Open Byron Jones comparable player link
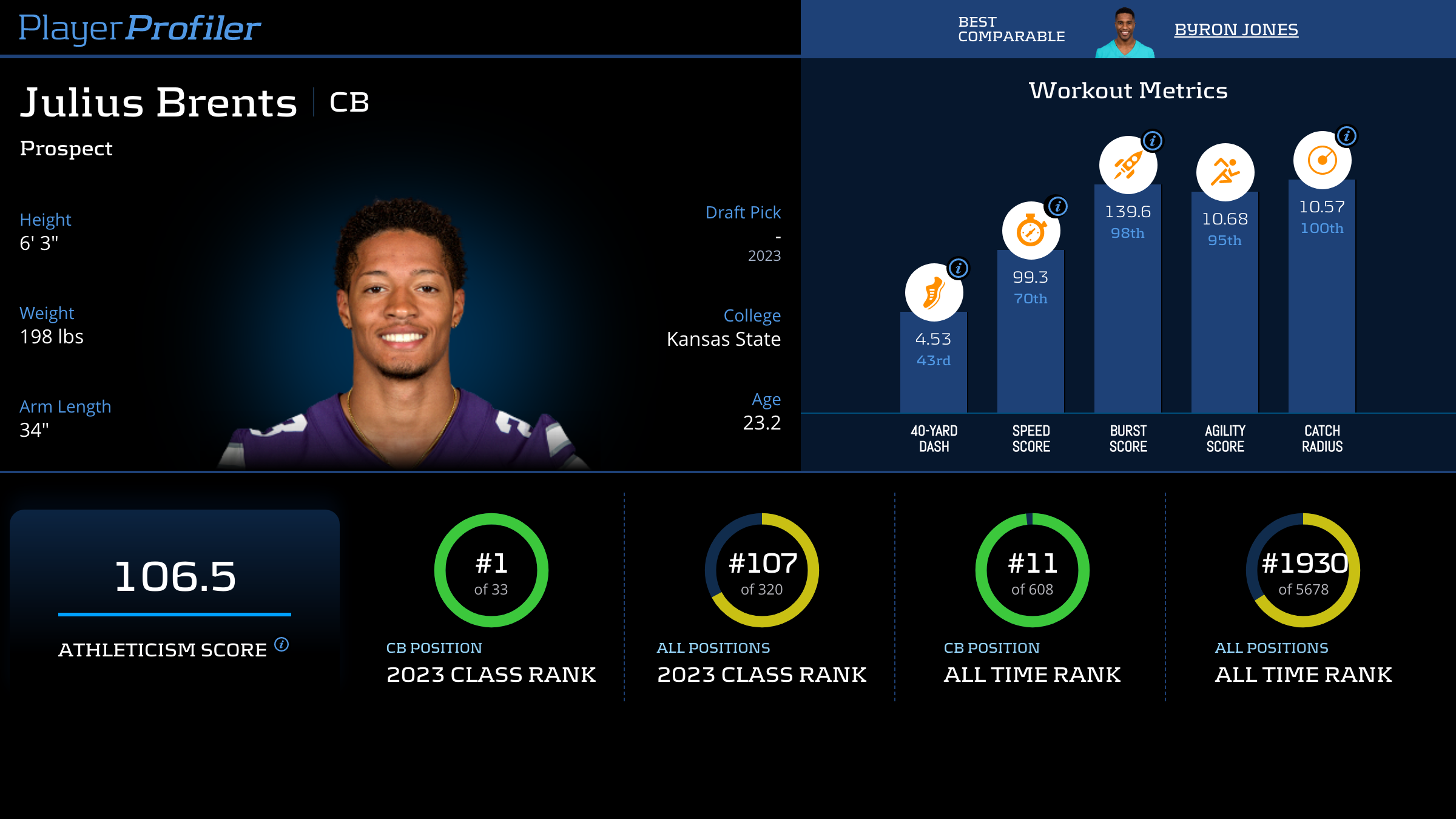This screenshot has height=819, width=1456. (x=1236, y=30)
